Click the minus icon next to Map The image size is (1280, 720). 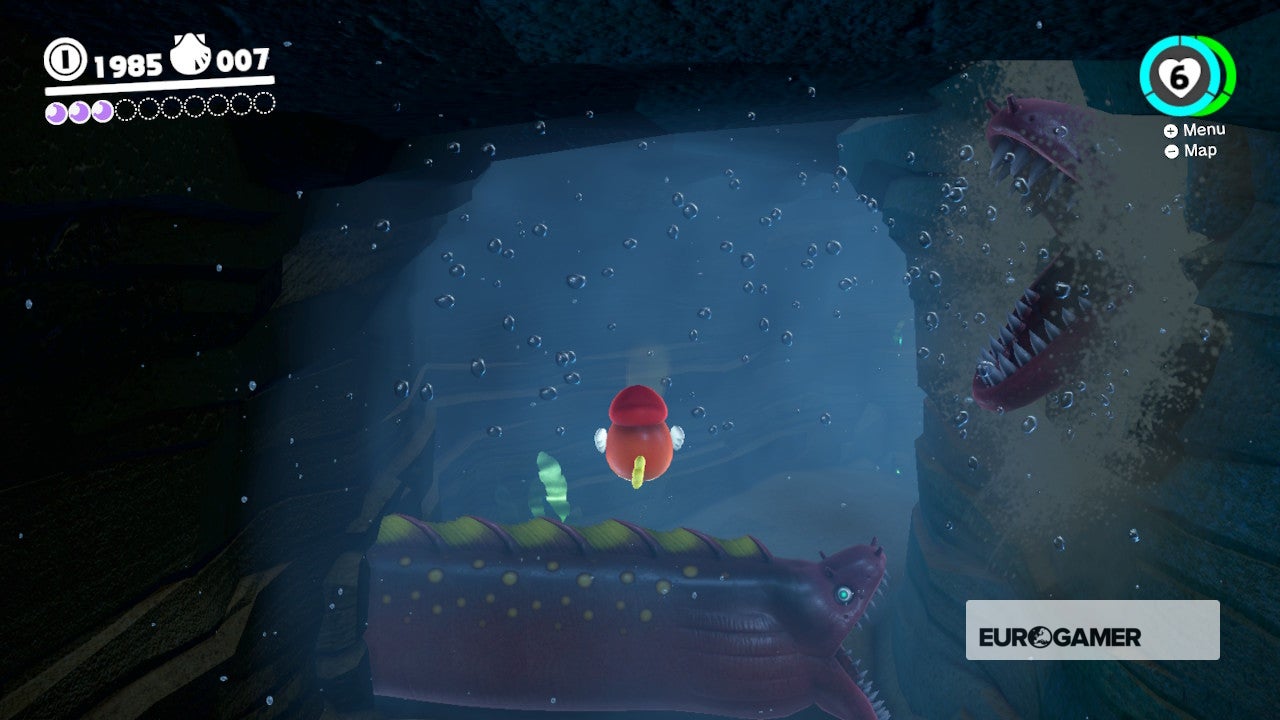click(x=1172, y=152)
